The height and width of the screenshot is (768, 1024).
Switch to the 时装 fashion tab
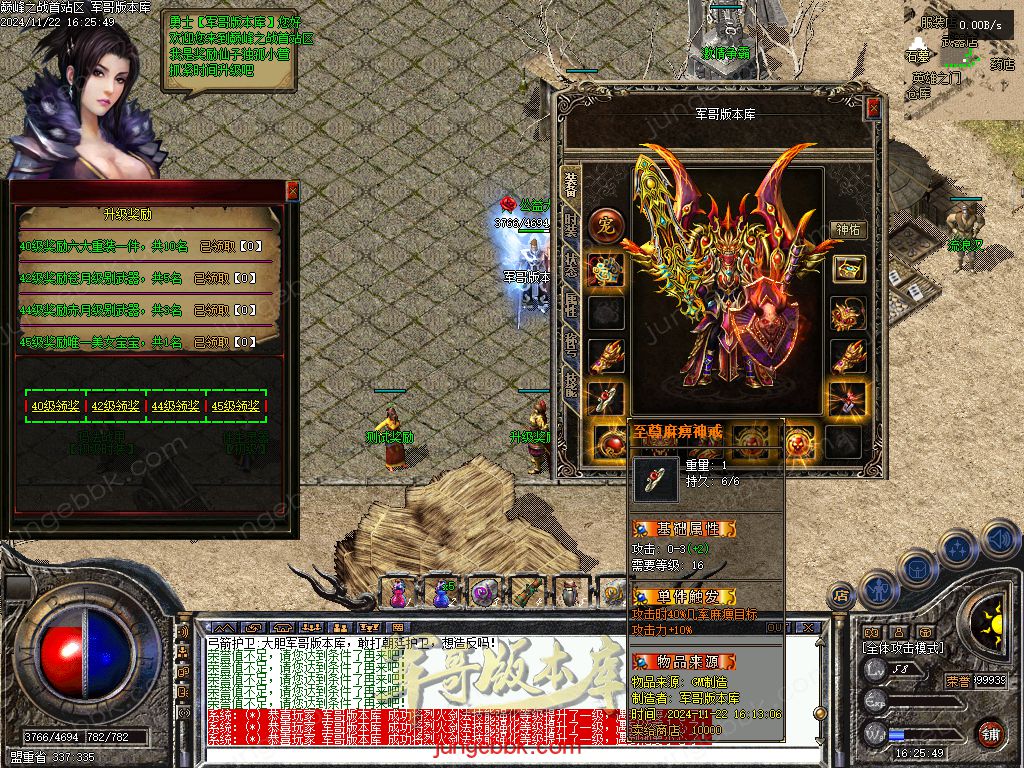point(571,226)
